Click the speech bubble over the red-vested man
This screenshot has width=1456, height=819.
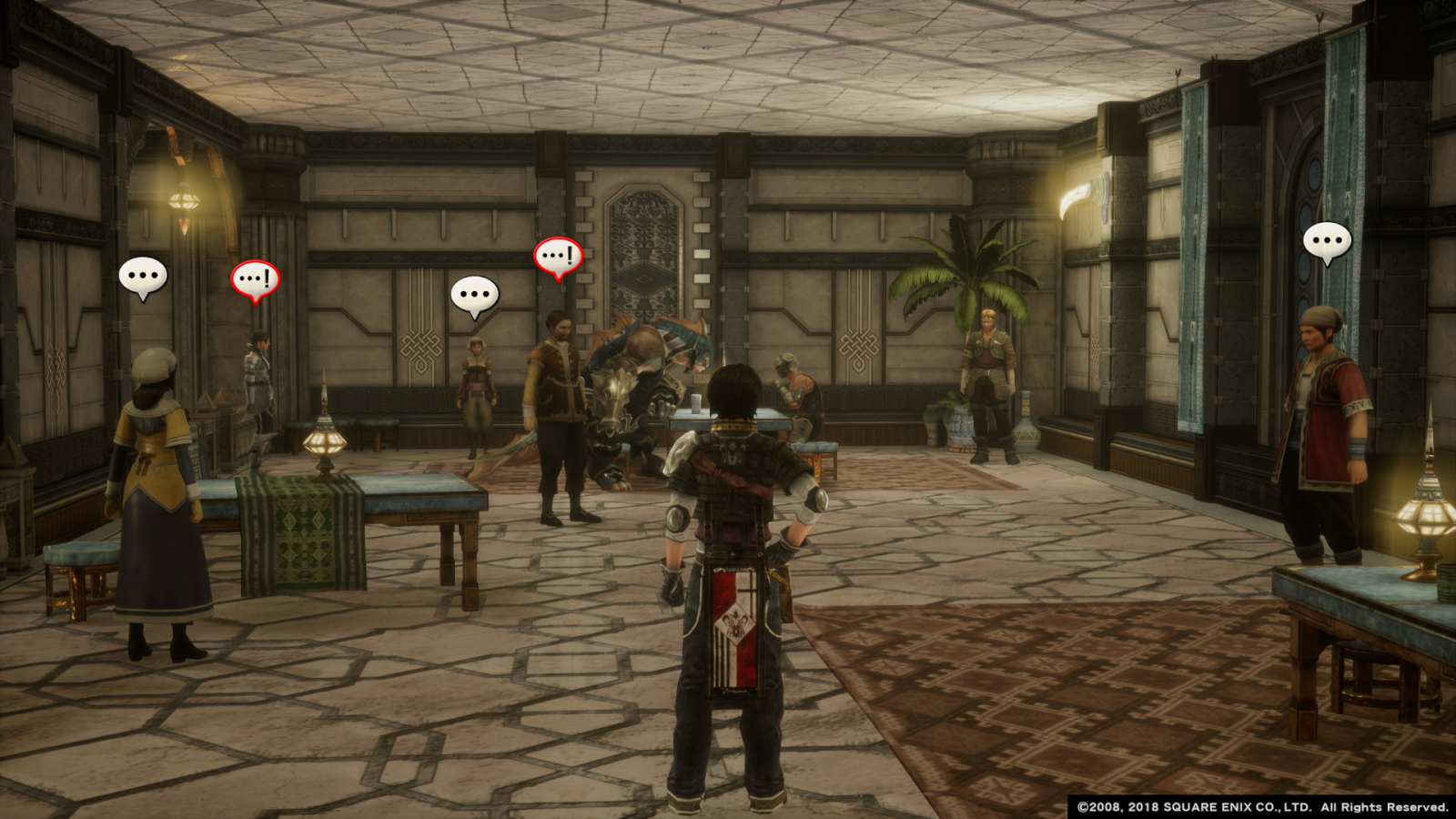(x=1327, y=242)
